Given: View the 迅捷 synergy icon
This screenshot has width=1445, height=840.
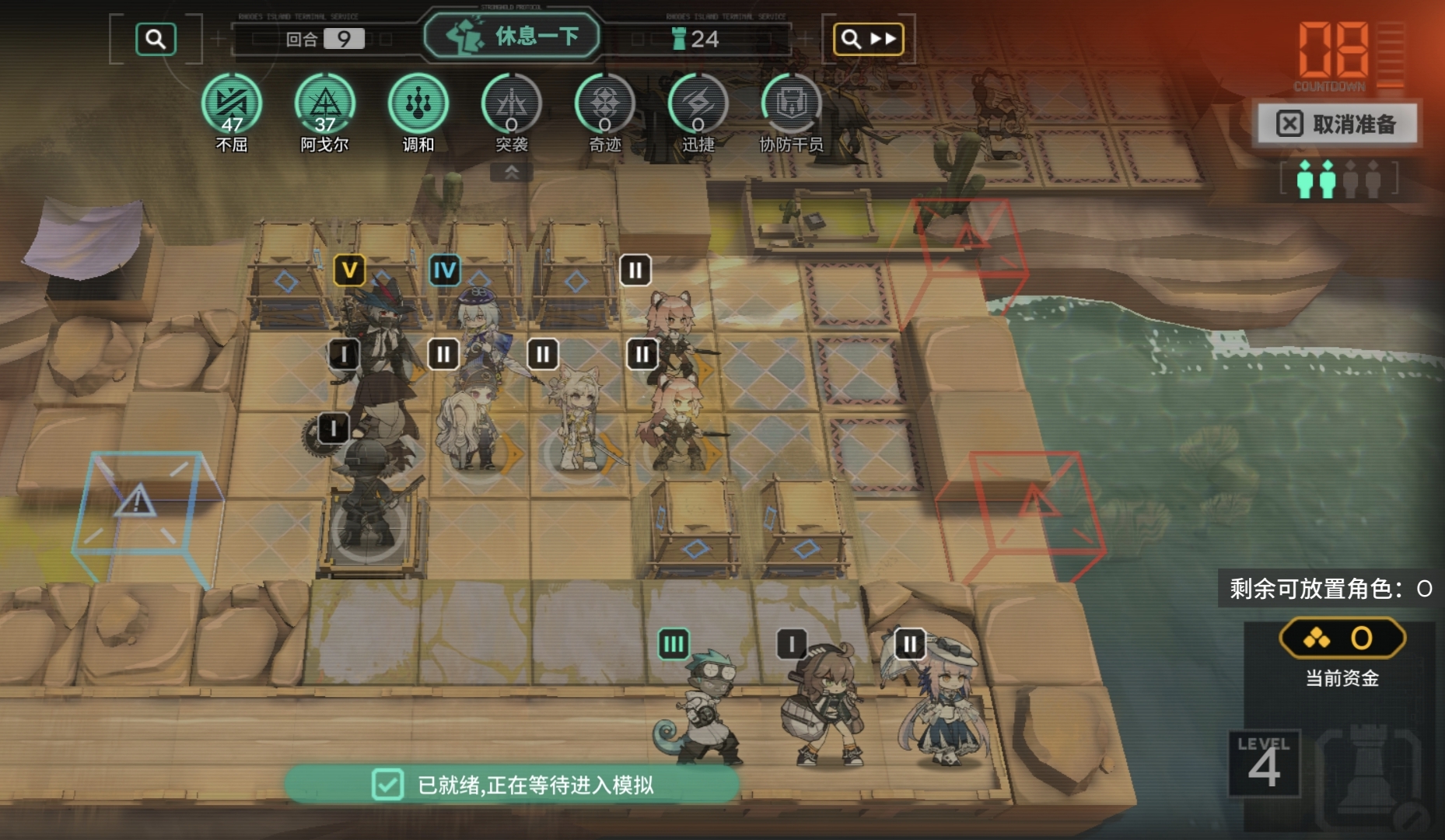Looking at the screenshot, I should [698, 104].
